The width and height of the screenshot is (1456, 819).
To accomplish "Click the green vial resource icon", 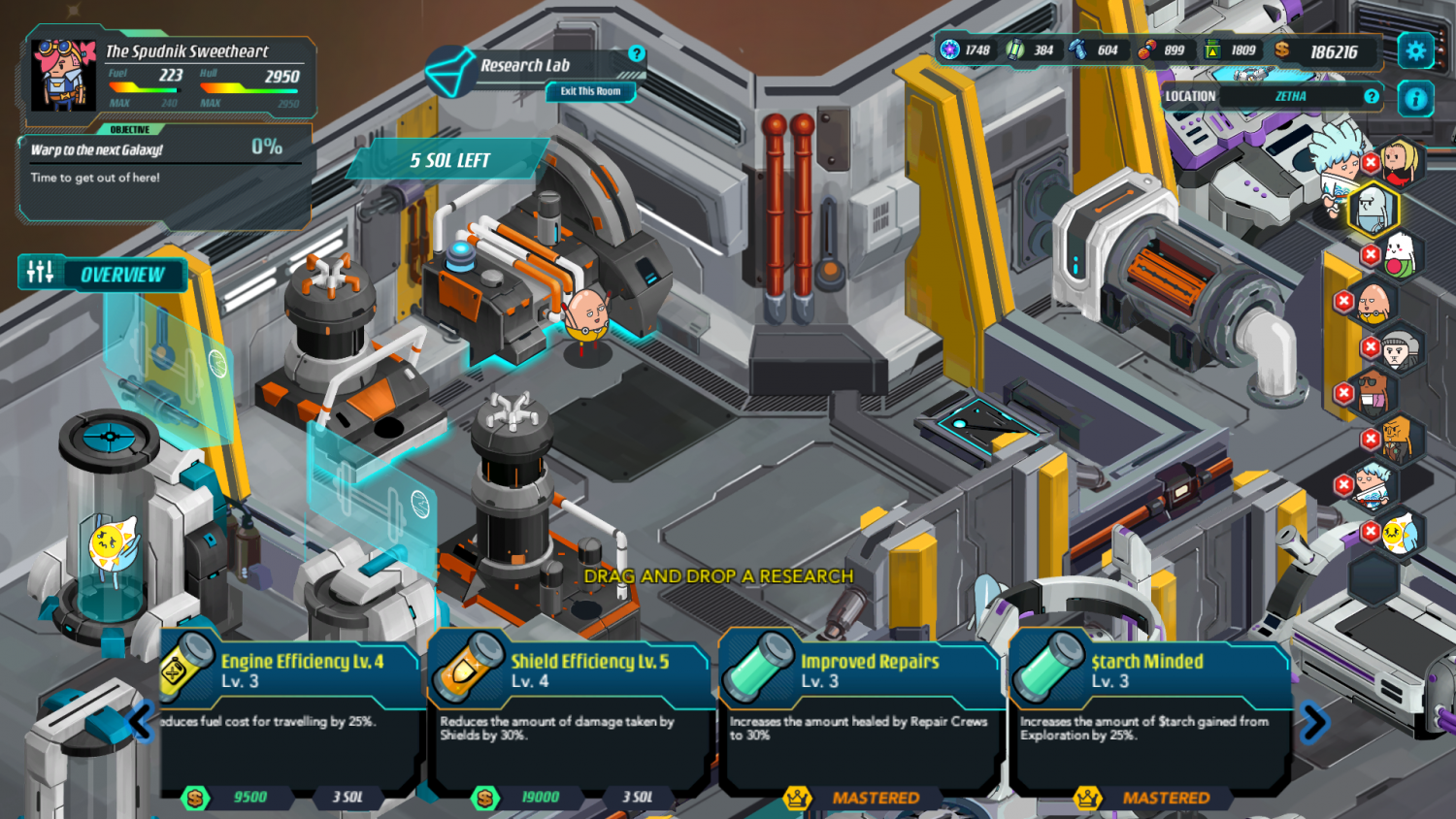I will coord(1212,49).
